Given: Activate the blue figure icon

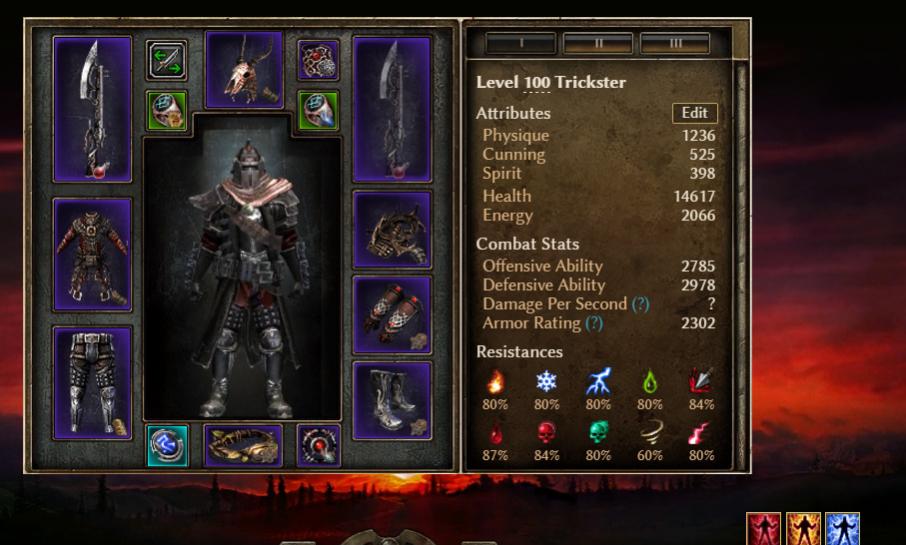Looking at the screenshot, I should coord(842,528).
